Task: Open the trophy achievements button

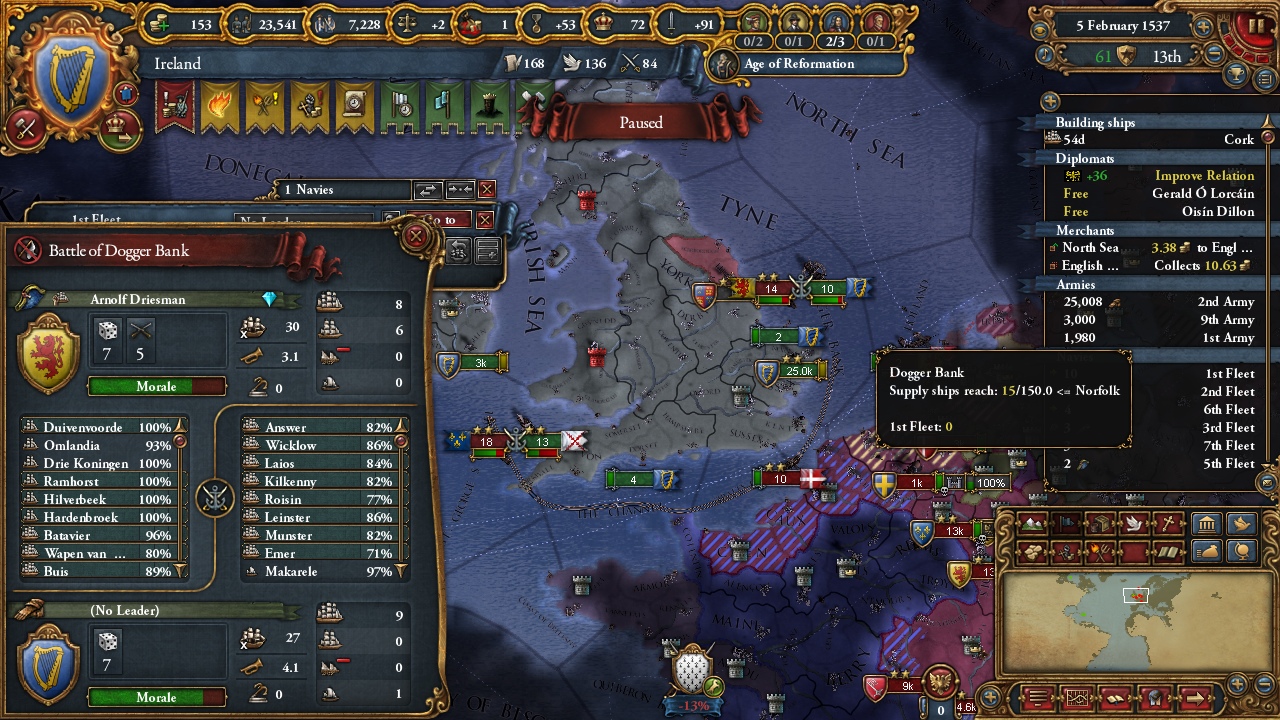Action: click(1238, 74)
